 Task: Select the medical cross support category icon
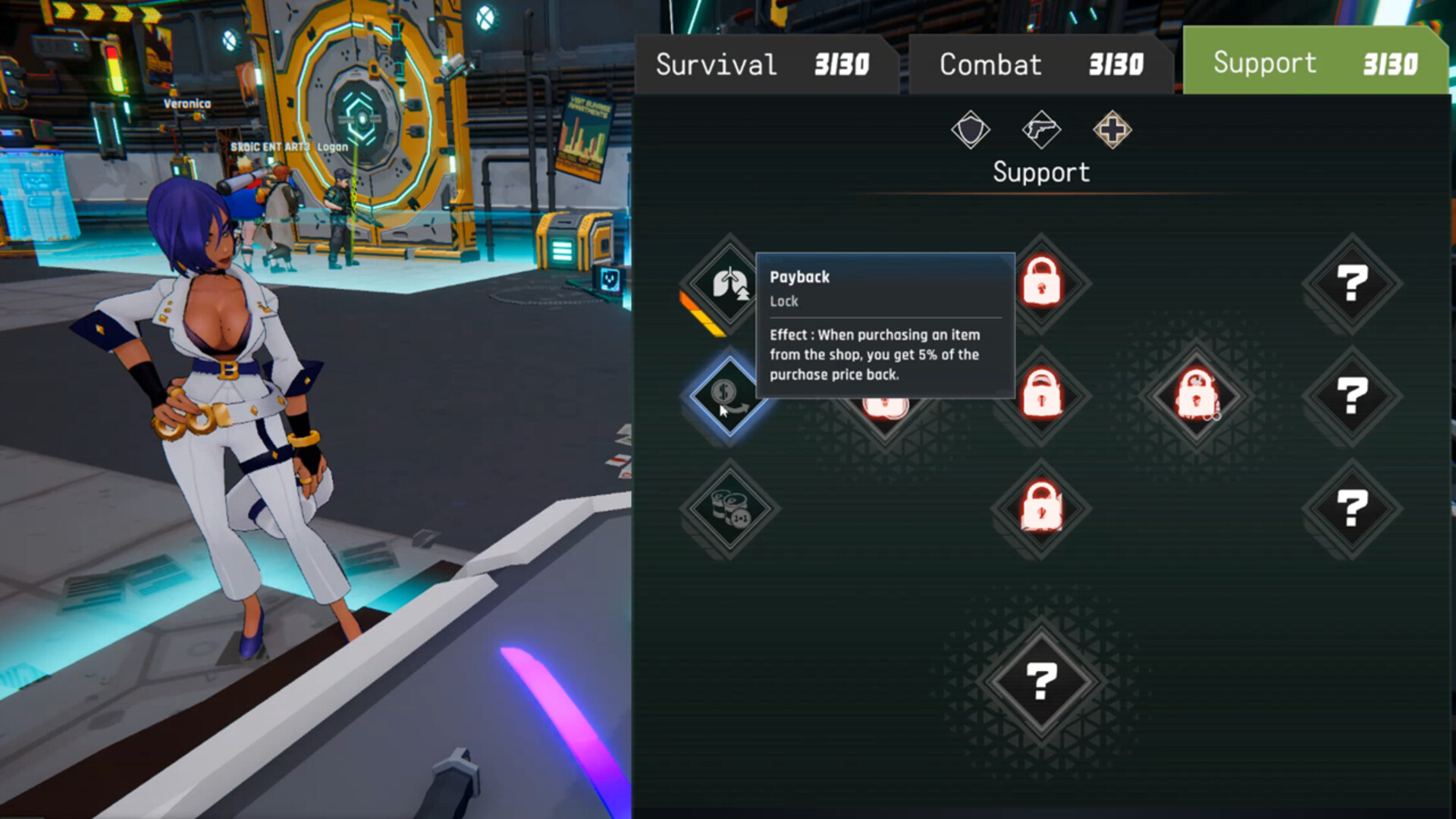1112,130
